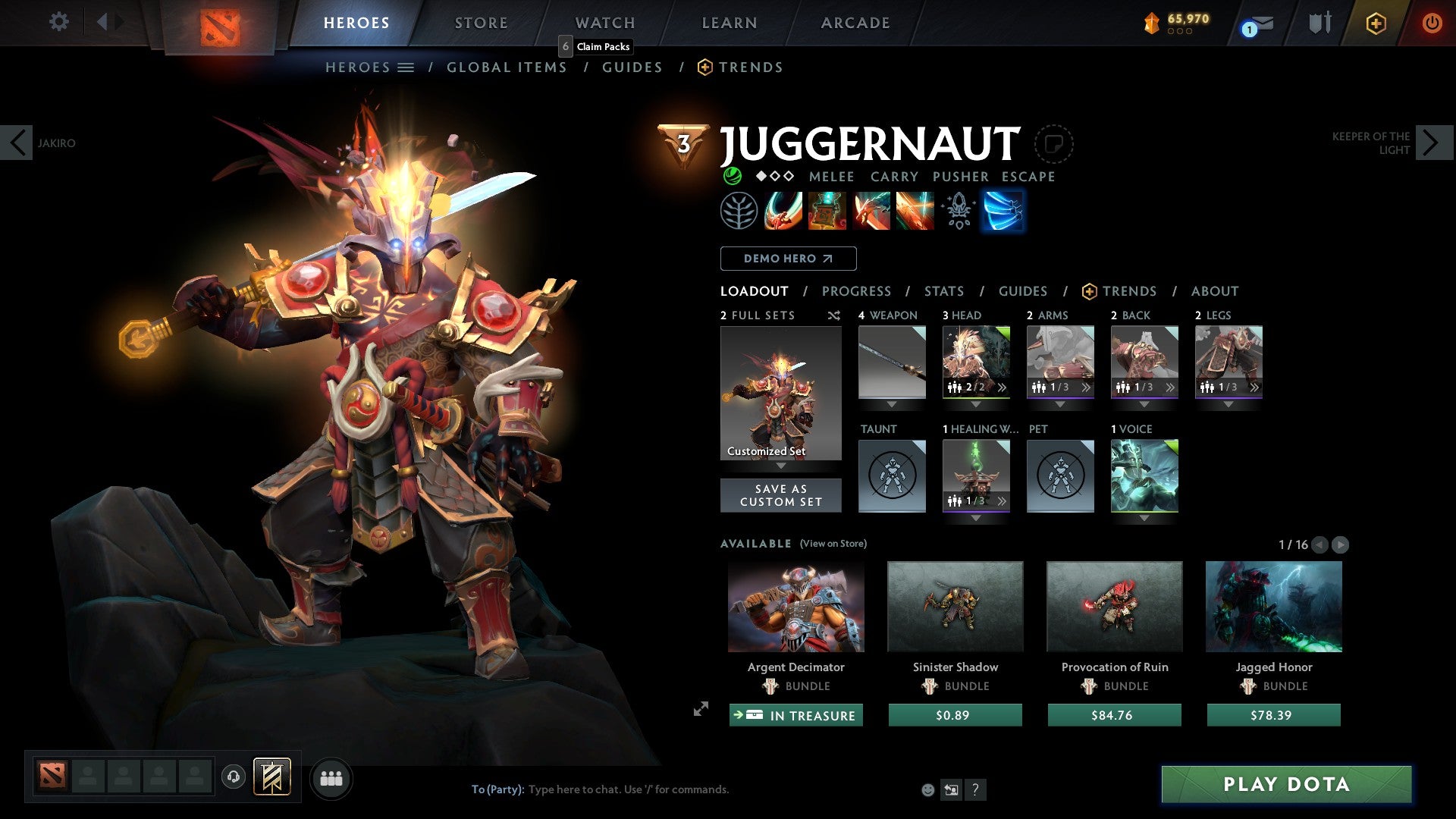This screenshot has height=819, width=1456.
Task: Open the Healing Ward ability icon
Action: [x=827, y=212]
